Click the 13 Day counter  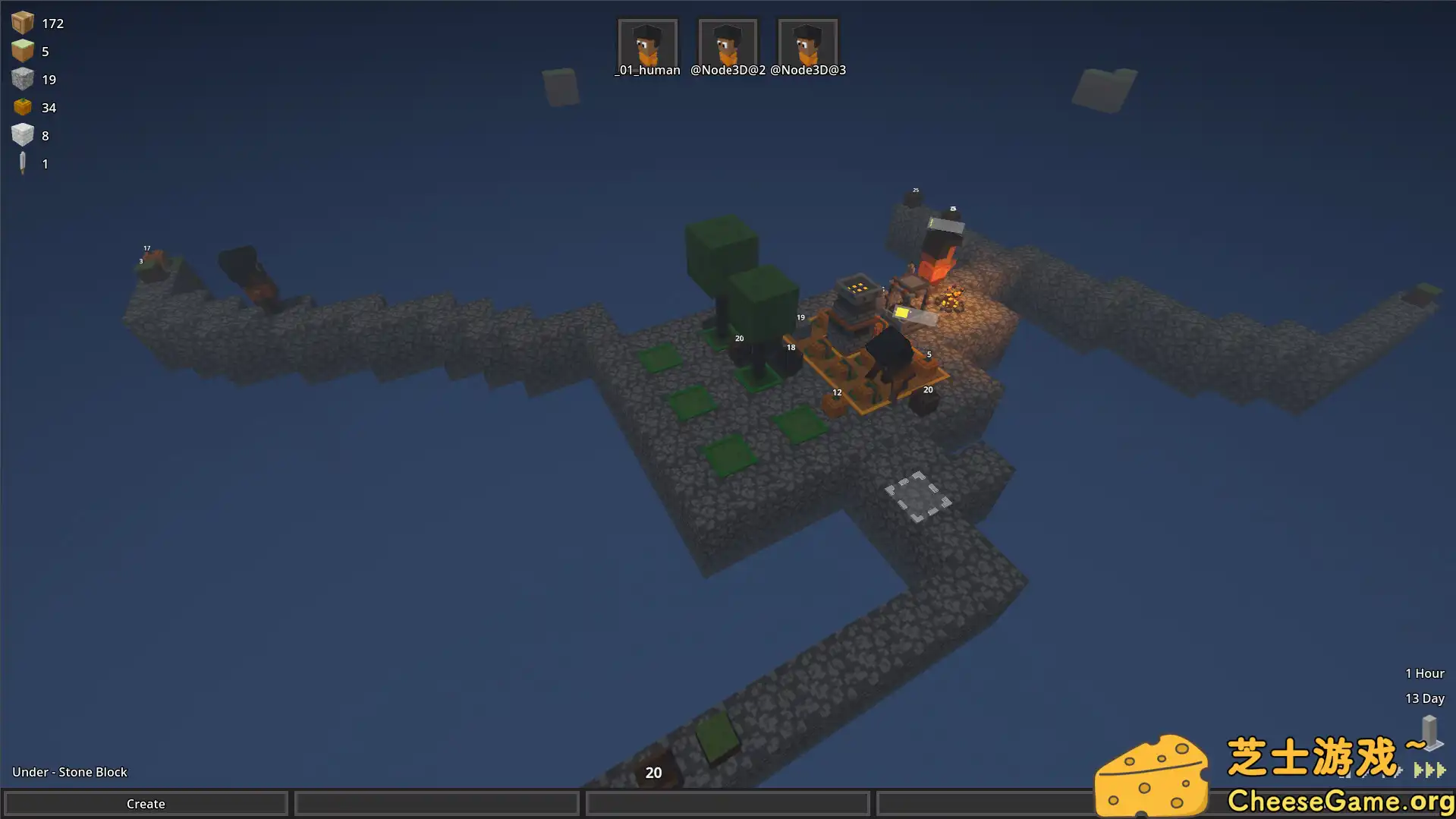tap(1426, 698)
